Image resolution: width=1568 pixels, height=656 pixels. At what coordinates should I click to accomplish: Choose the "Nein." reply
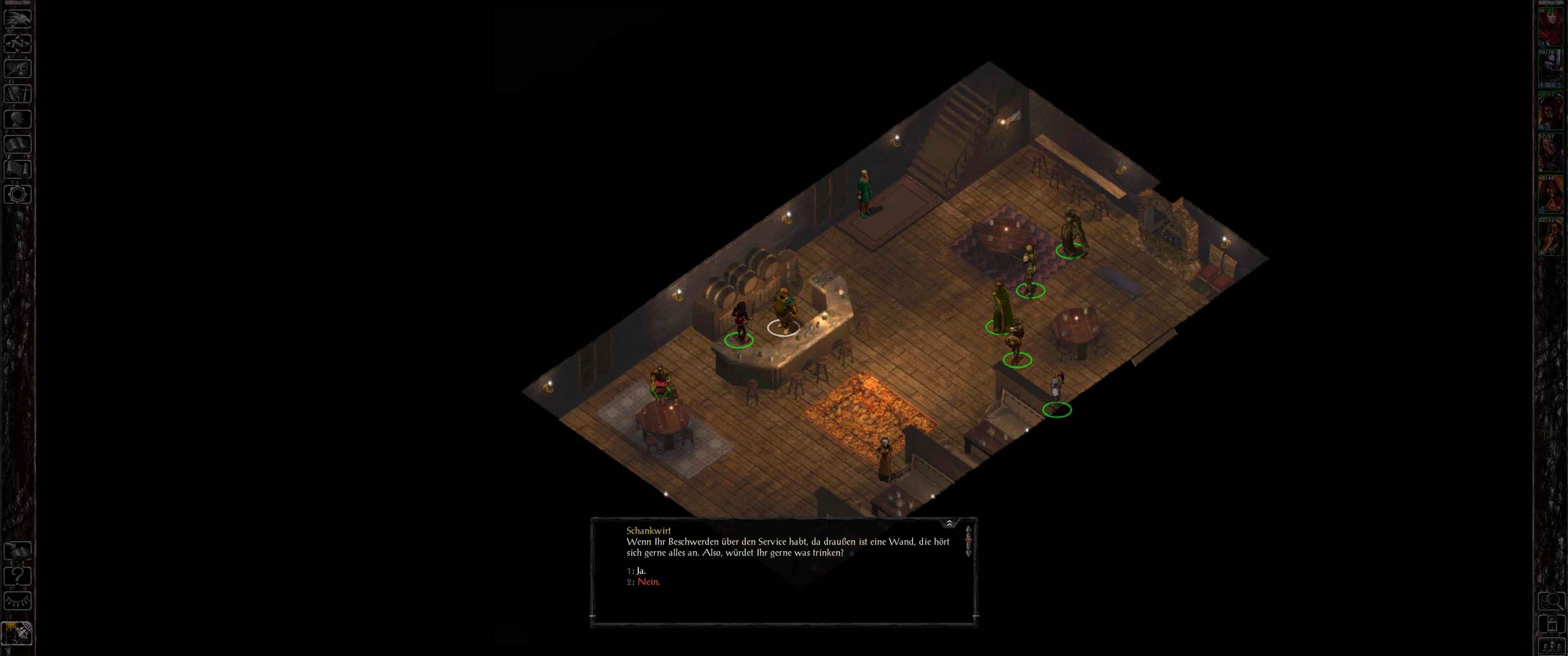click(648, 582)
